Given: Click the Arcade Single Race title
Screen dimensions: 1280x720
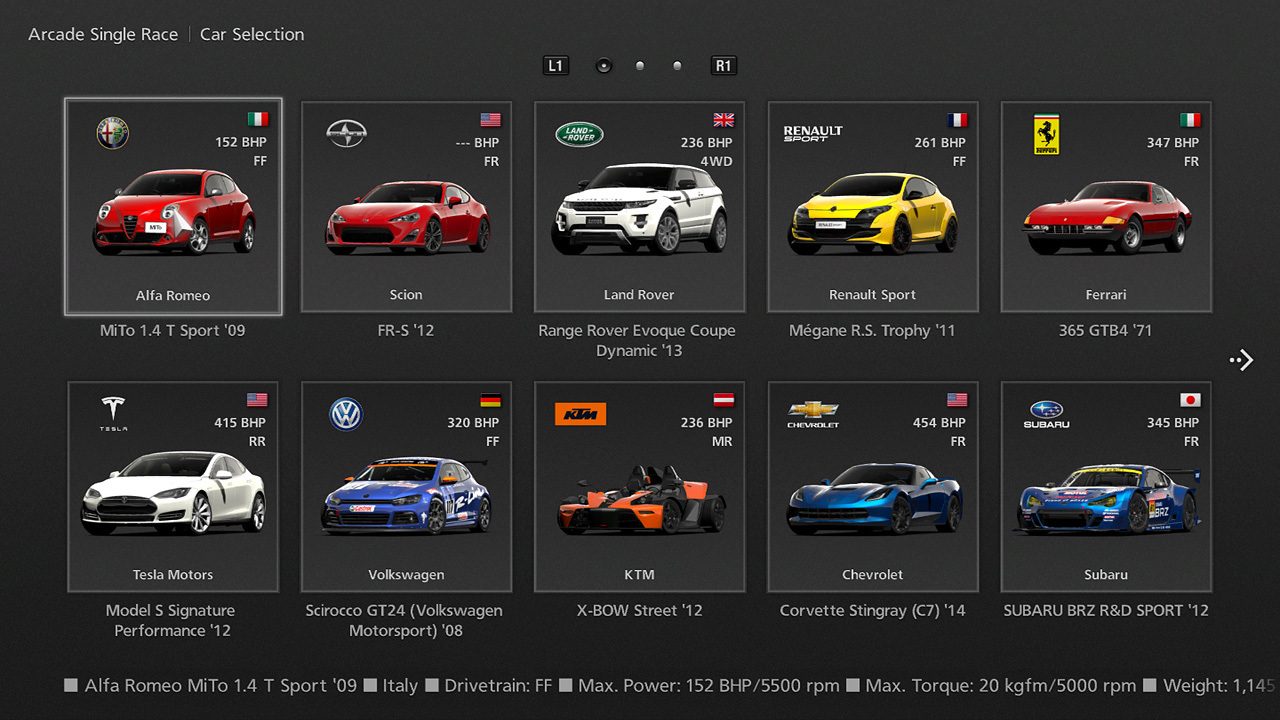Looking at the screenshot, I should point(103,34).
